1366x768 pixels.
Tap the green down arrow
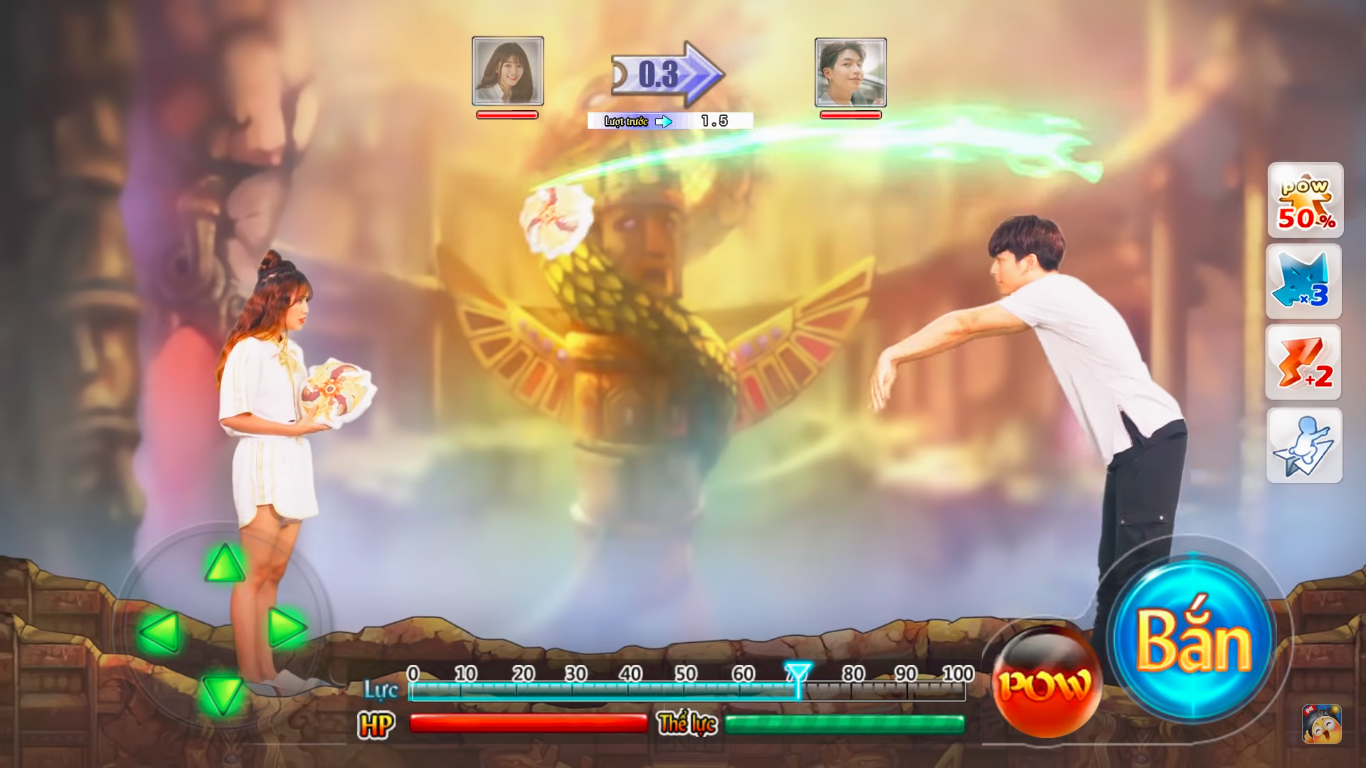click(x=222, y=694)
